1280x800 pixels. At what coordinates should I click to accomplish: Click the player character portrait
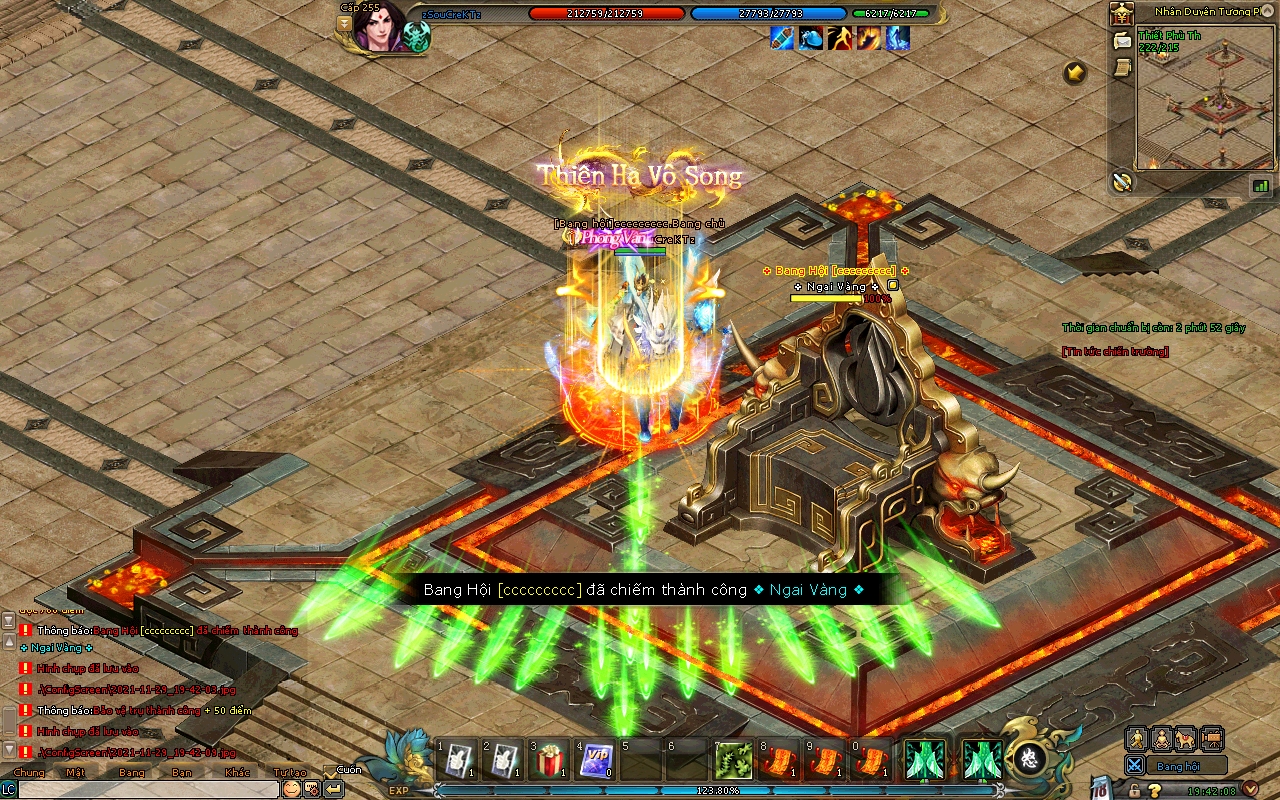click(x=380, y=27)
